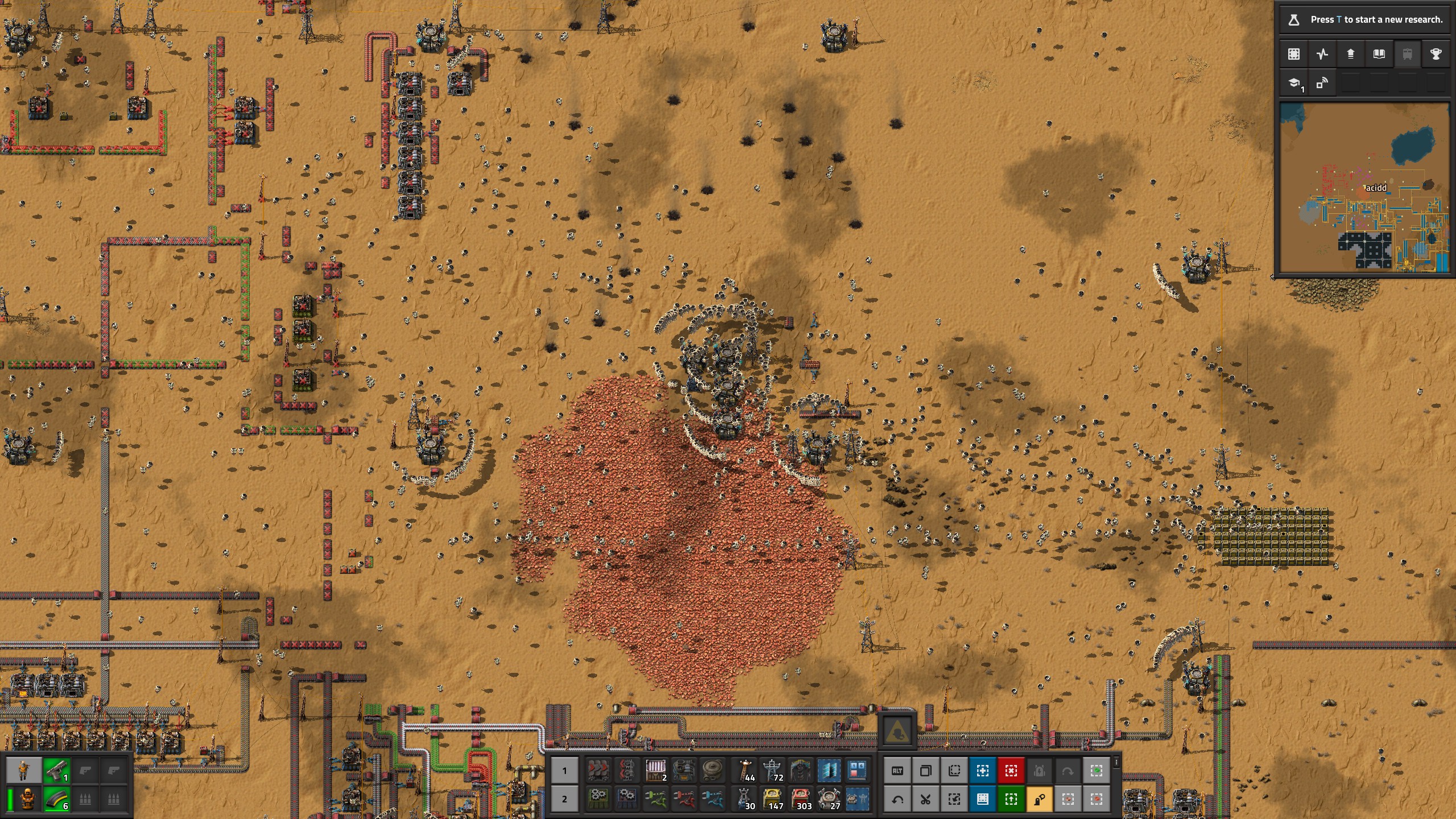Open the character portrait button
This screenshot has height=819, width=1456.
tap(24, 771)
